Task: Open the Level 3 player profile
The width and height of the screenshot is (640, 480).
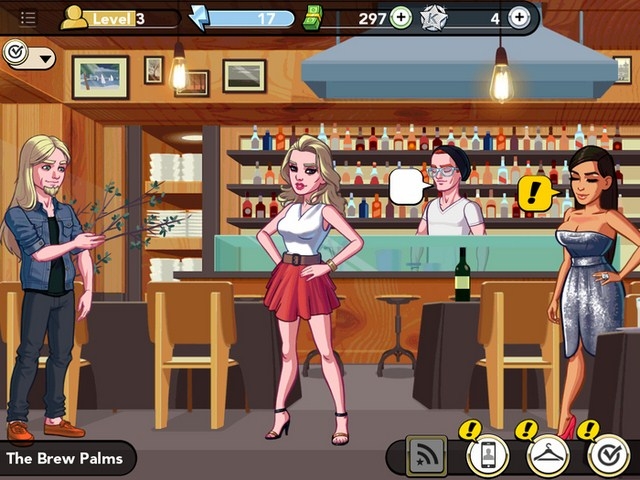Action: (118, 18)
